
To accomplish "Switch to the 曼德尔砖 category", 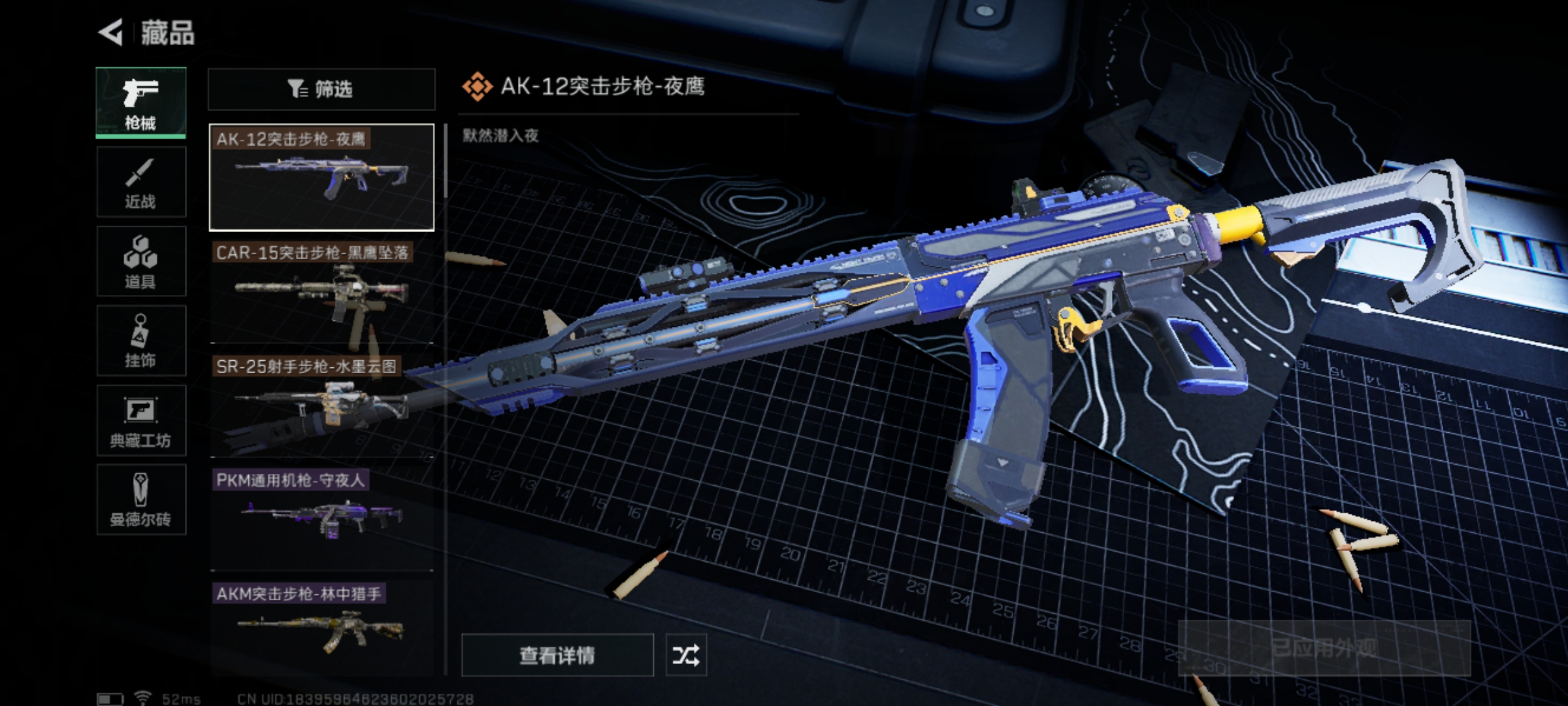I will [141, 500].
